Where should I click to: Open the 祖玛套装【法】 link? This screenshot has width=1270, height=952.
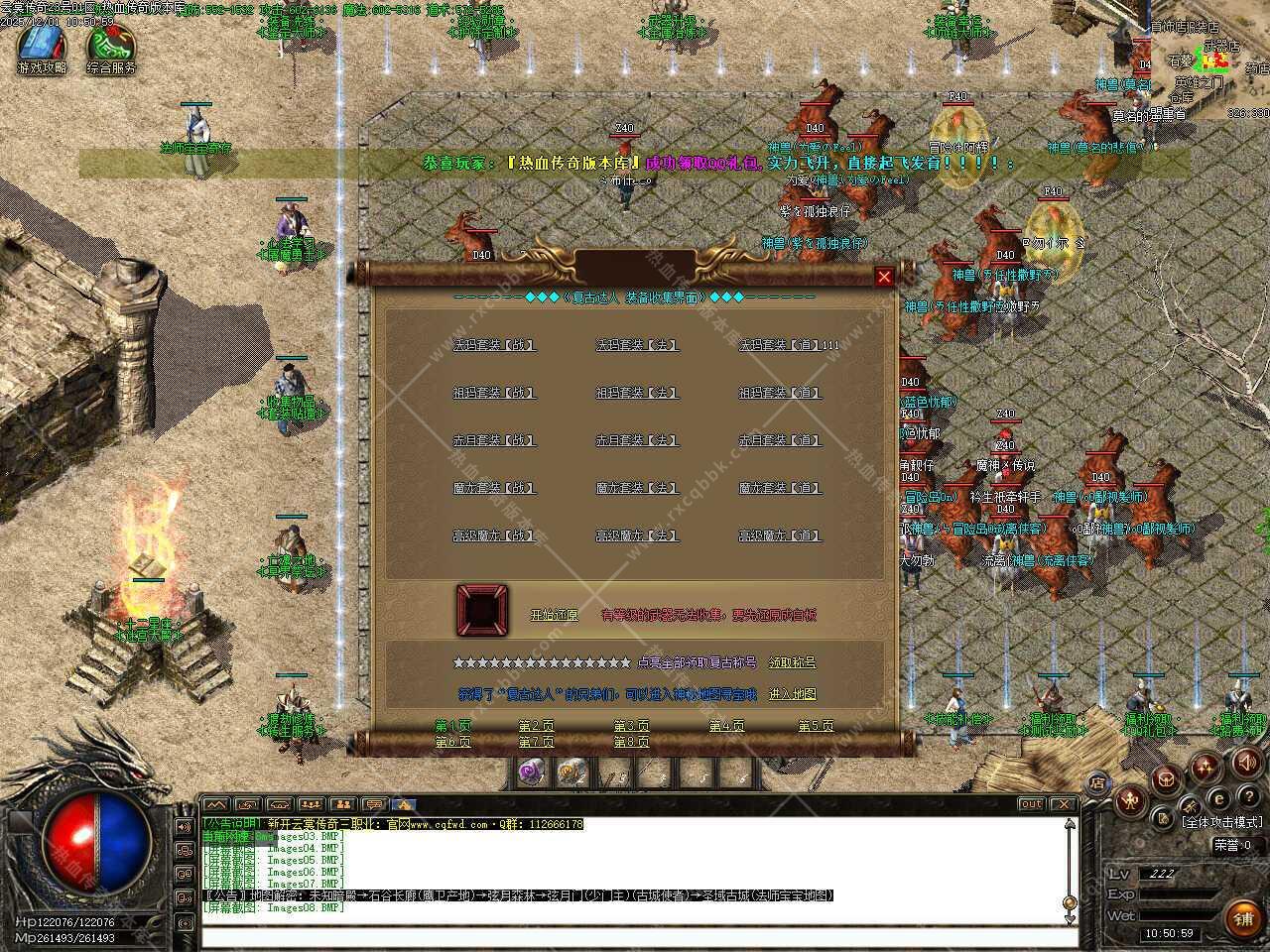tap(637, 393)
